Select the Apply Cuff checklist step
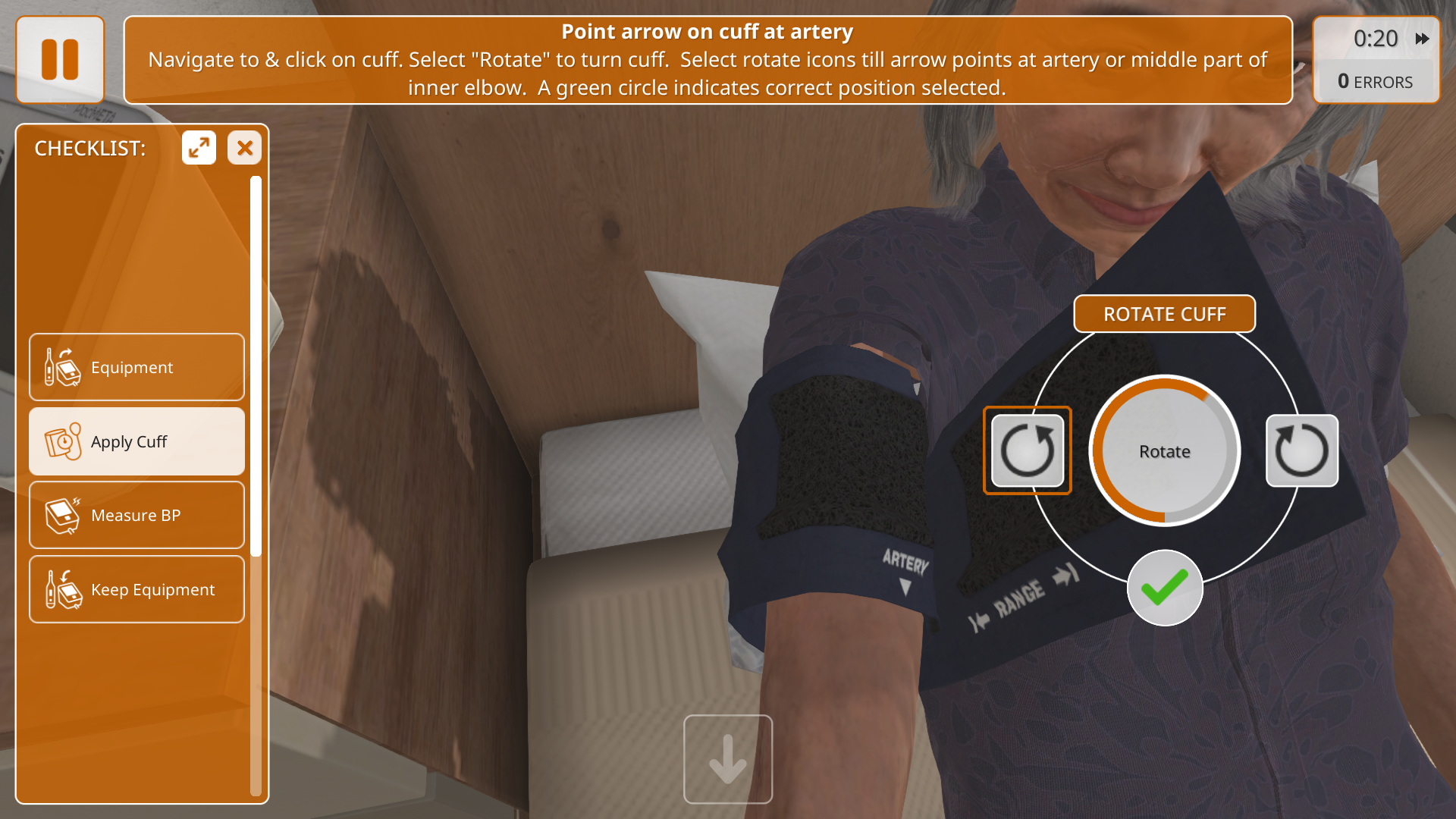This screenshot has height=819, width=1456. [x=136, y=441]
